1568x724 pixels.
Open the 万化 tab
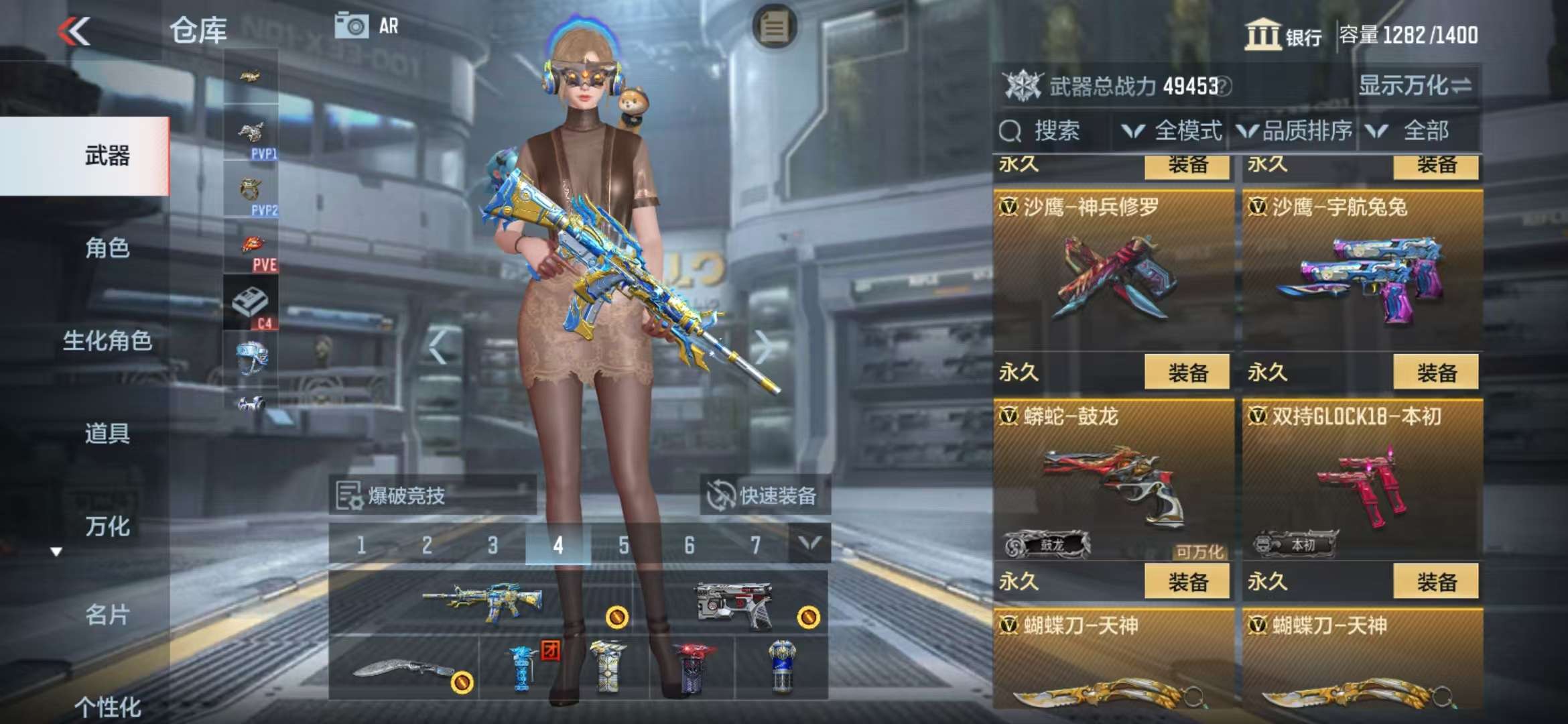[107, 526]
